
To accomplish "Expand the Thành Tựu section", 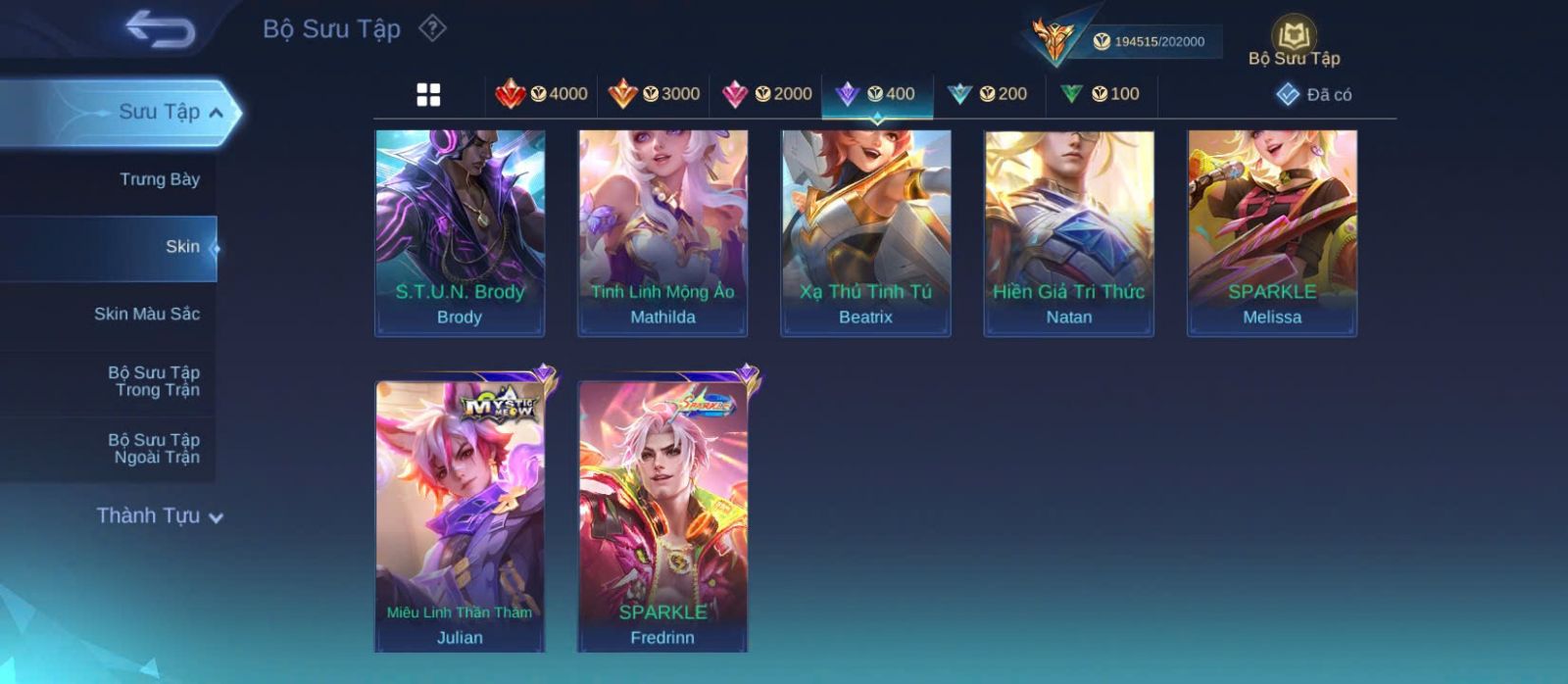I will point(160,516).
